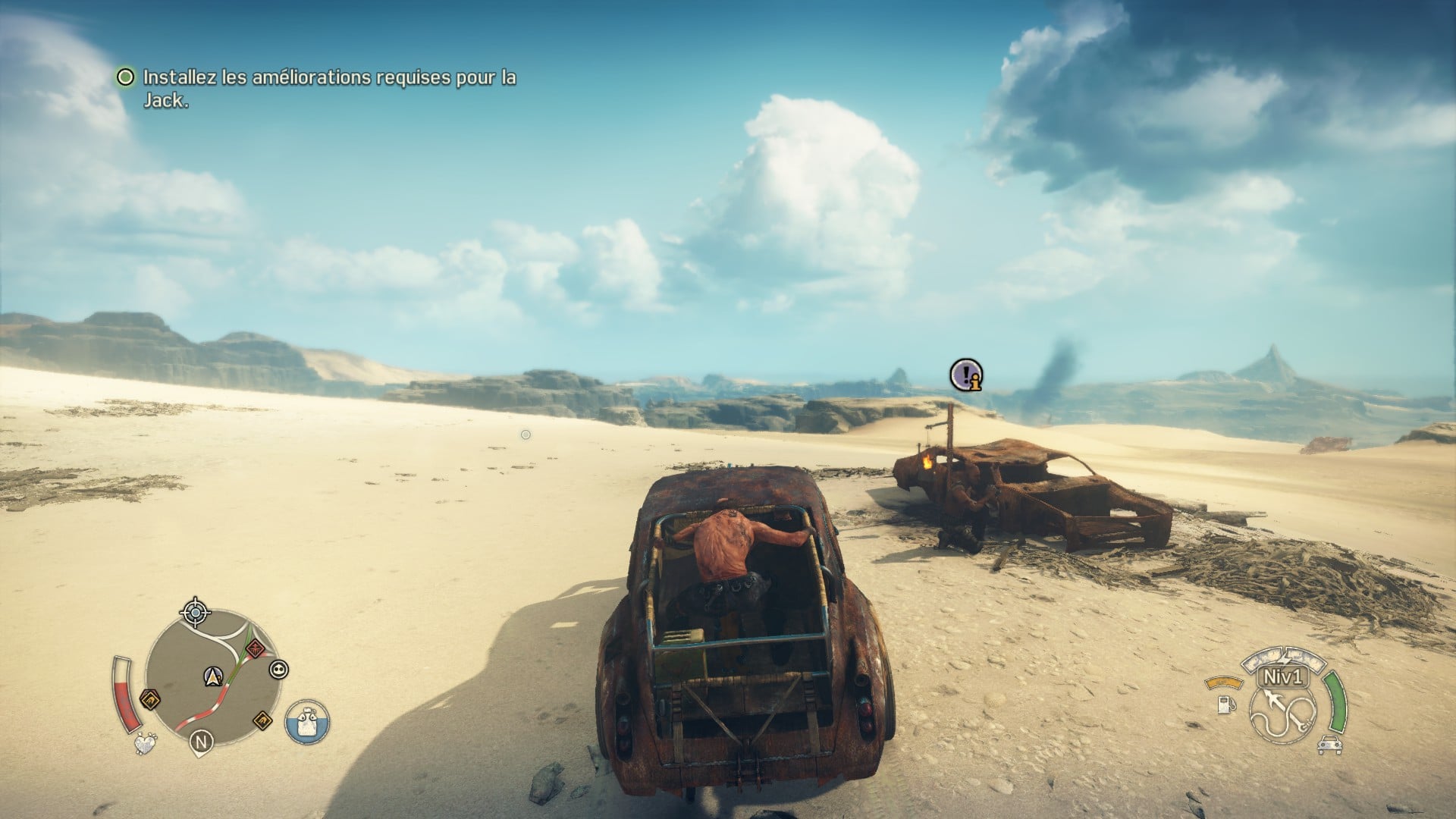The width and height of the screenshot is (1456, 819).
Task: Select the red diamond camp marker
Action: pos(255,648)
